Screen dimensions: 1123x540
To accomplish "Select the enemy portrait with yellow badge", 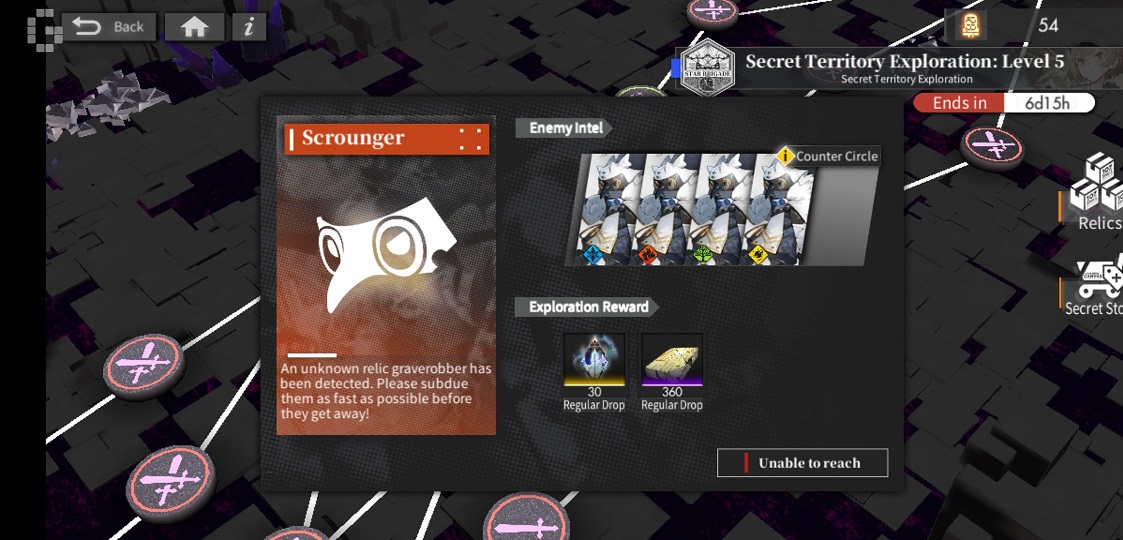I will [772, 210].
